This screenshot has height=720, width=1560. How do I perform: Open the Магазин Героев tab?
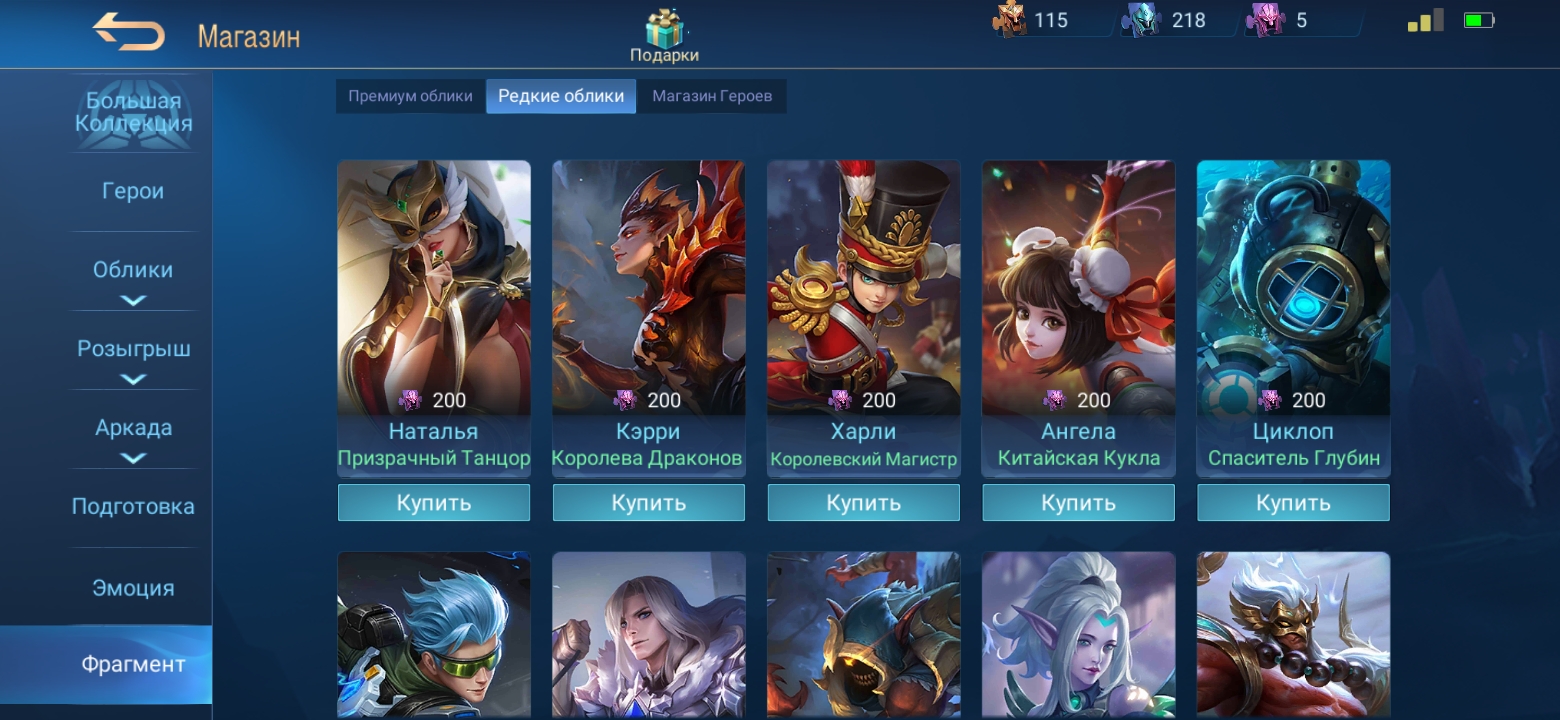(712, 96)
